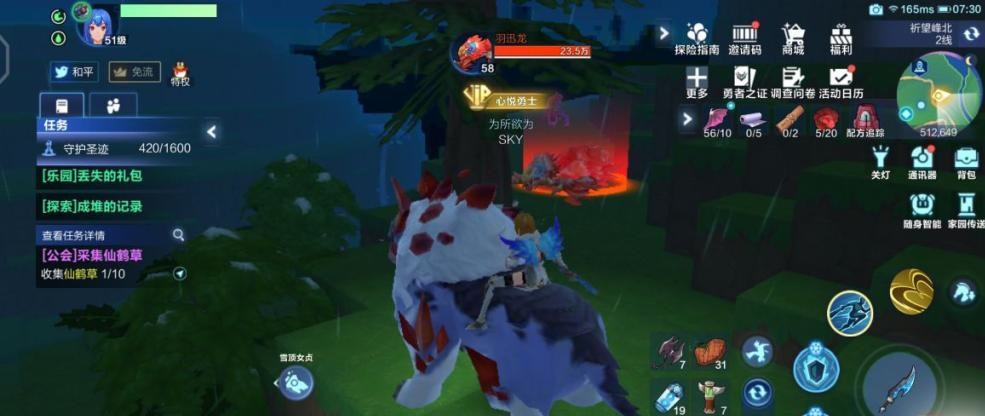Open the circular minimap
Viewport: 985px width, 416px height.
[938, 91]
